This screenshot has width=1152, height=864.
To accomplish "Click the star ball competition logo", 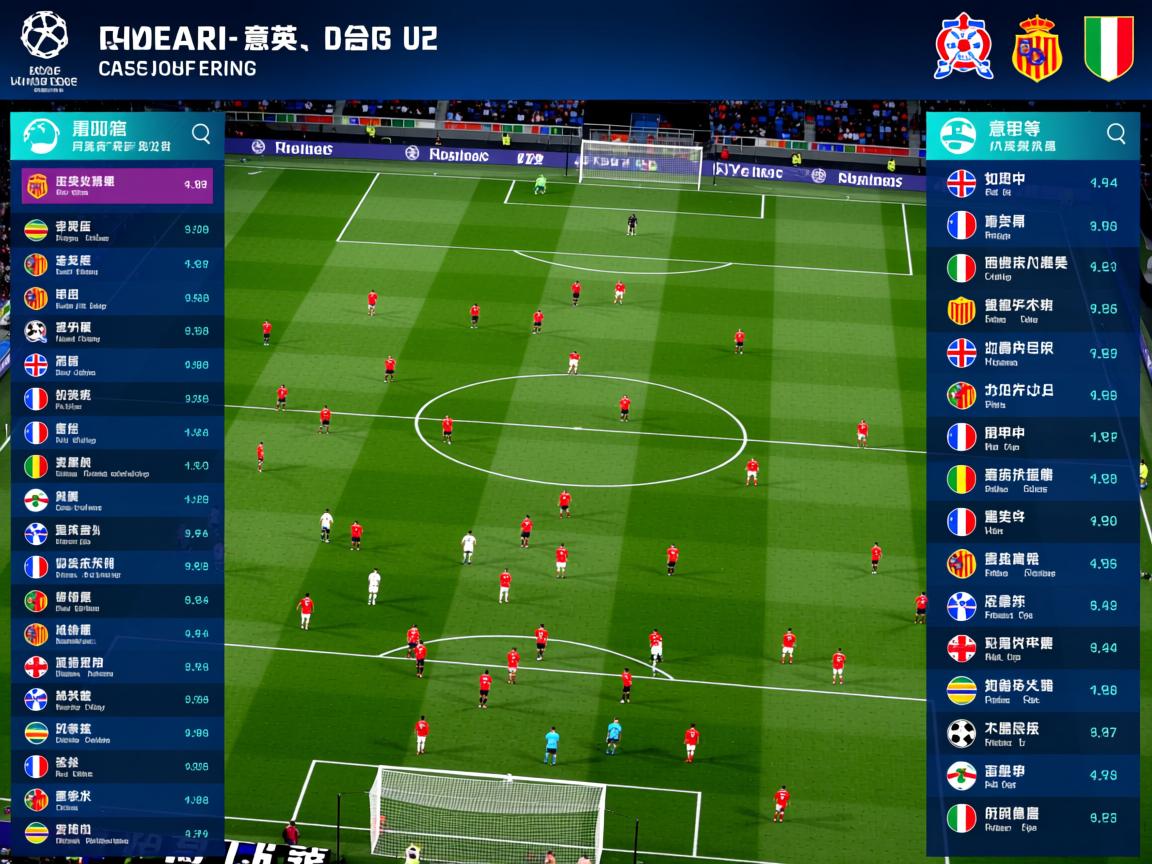I will [44, 34].
